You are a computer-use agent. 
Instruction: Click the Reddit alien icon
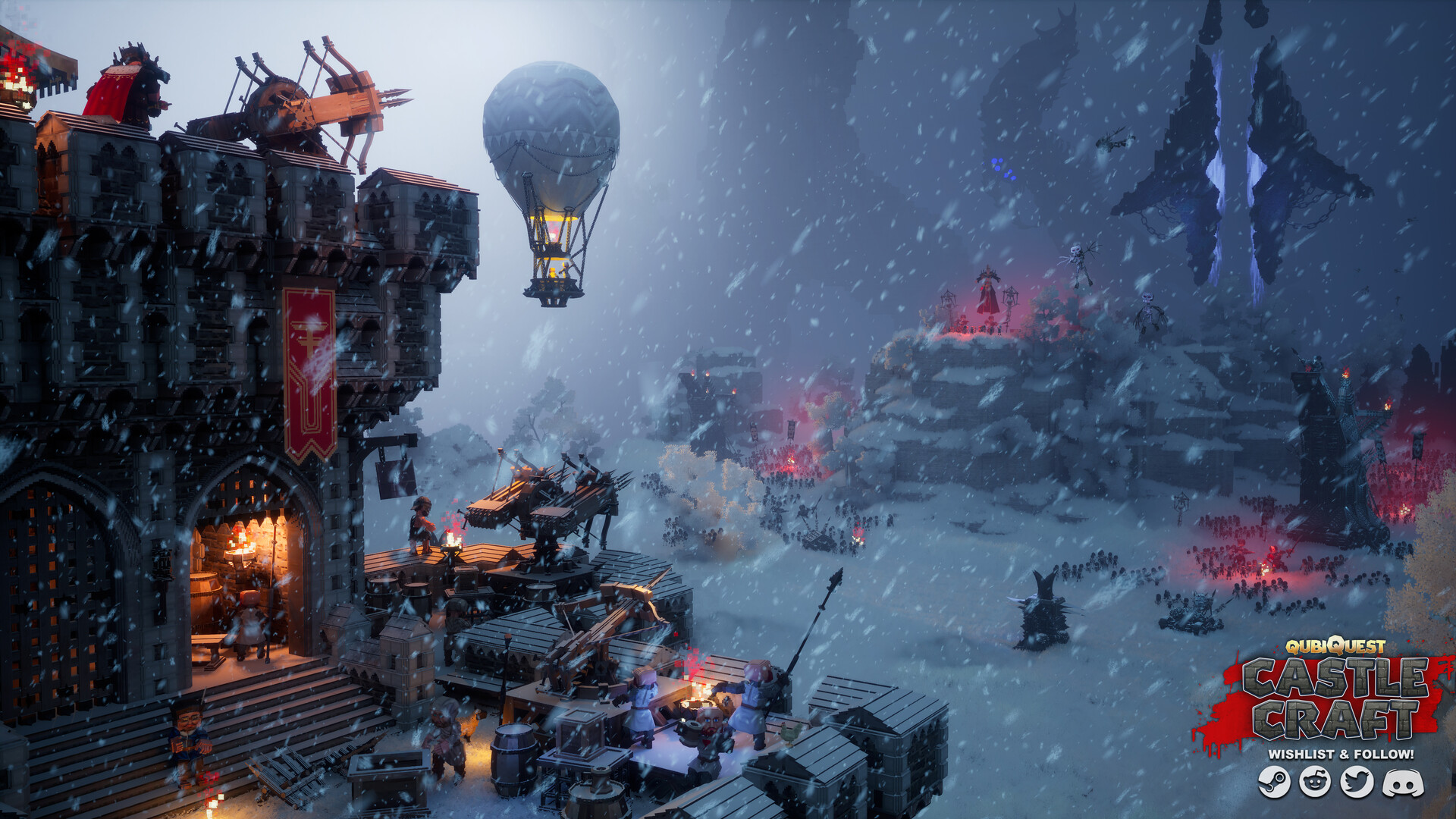tap(1315, 782)
